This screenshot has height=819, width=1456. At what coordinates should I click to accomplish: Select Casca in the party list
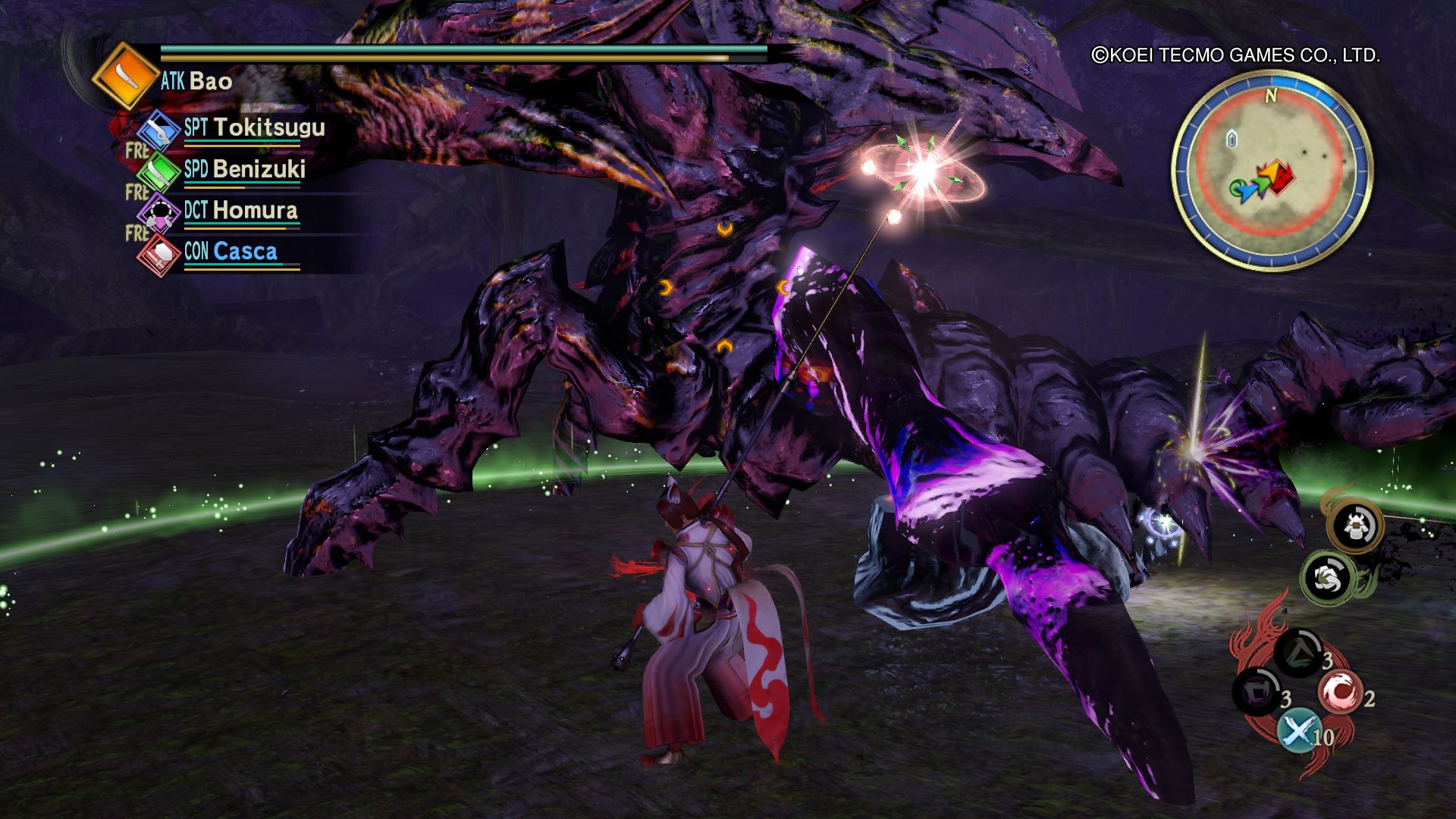click(245, 251)
